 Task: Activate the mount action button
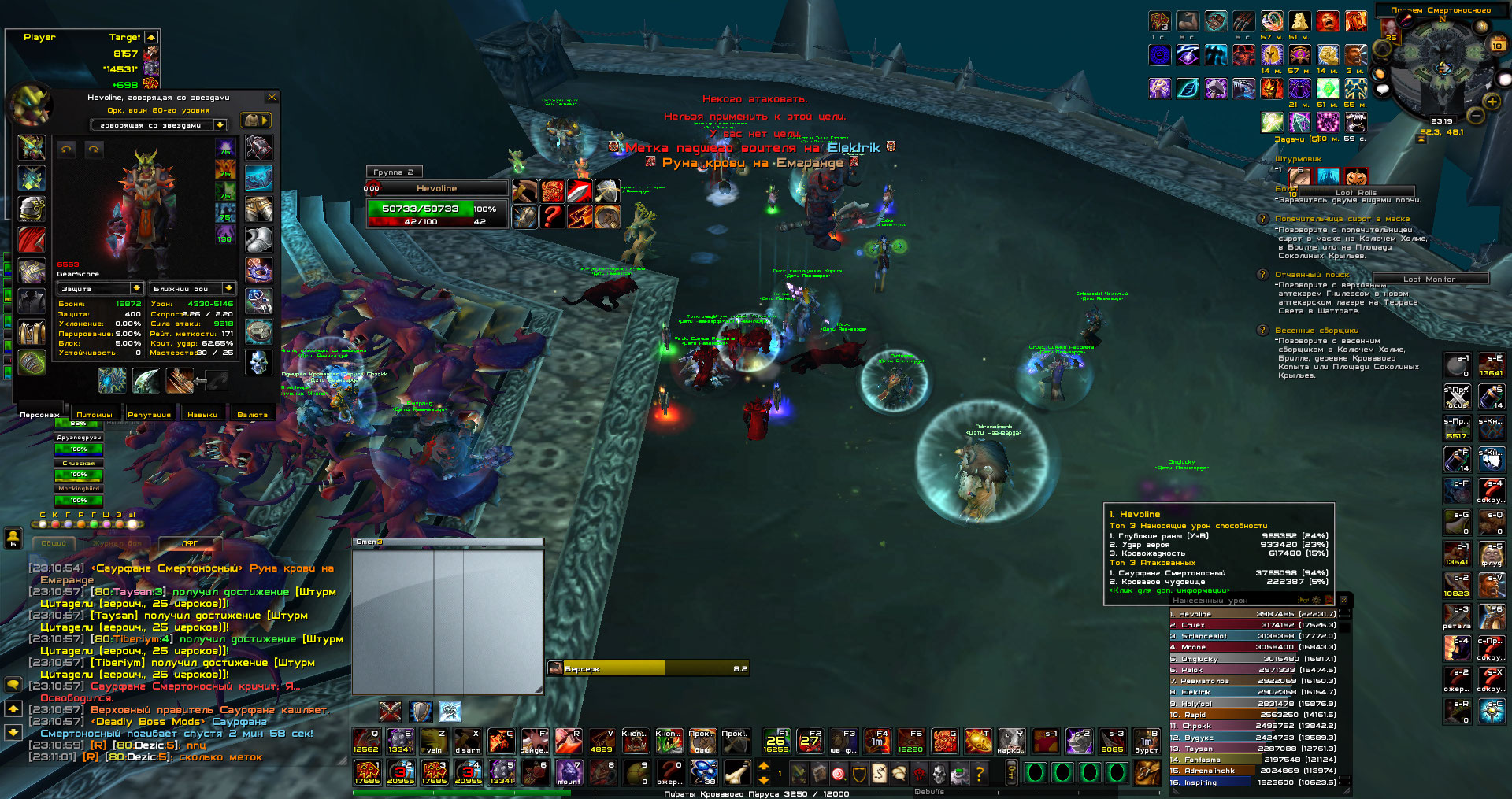click(569, 772)
